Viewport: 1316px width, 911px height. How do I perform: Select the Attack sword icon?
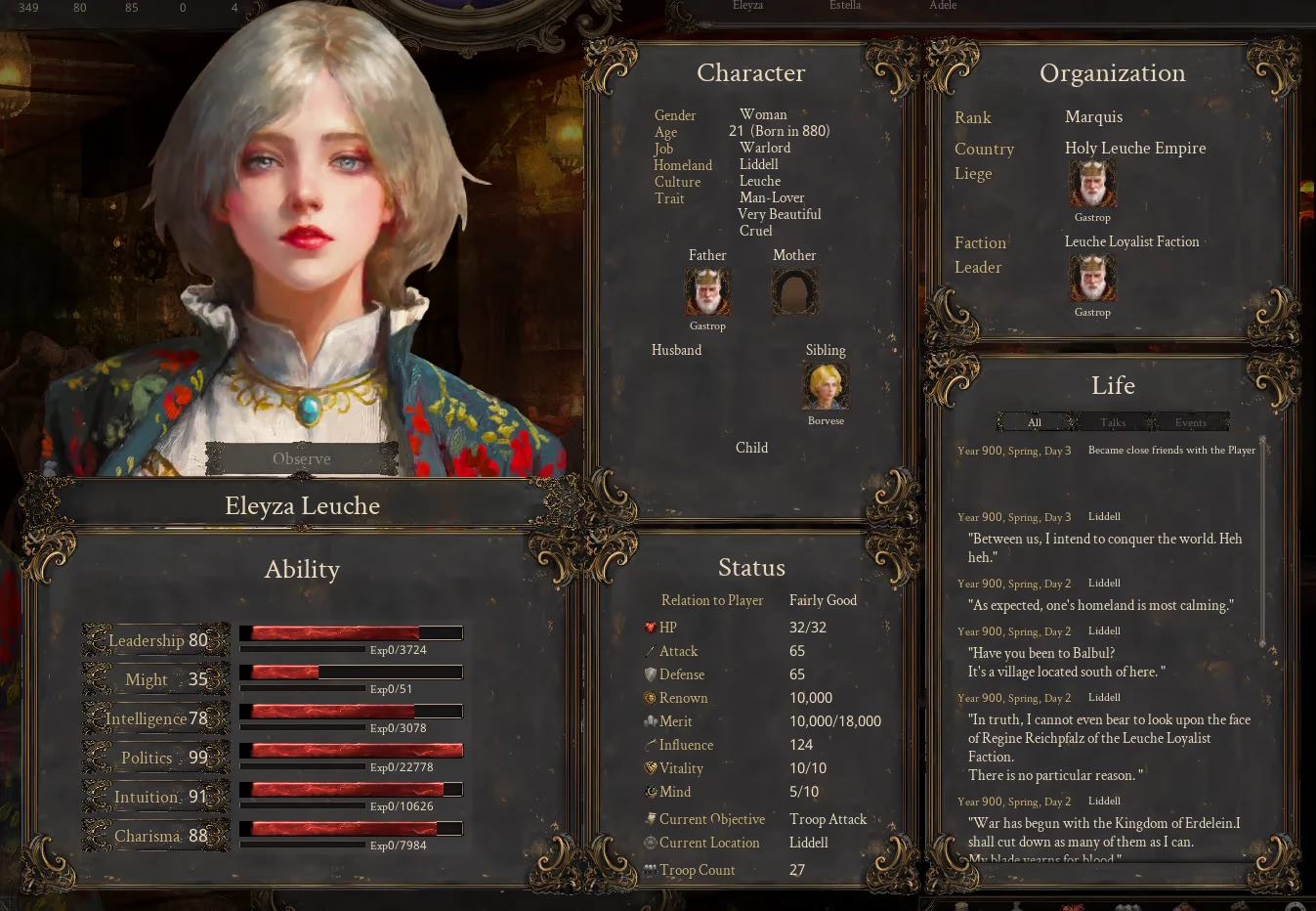click(x=650, y=651)
